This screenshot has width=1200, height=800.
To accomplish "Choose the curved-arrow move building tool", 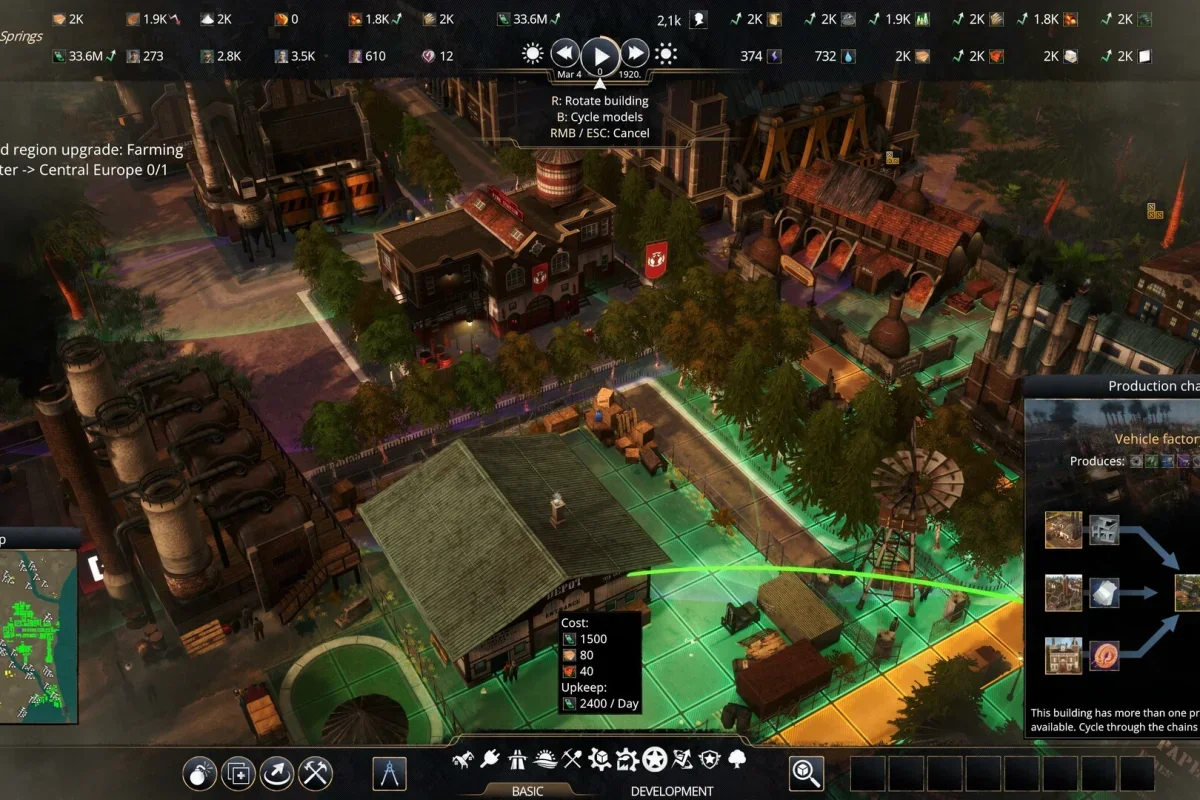I will (x=277, y=772).
